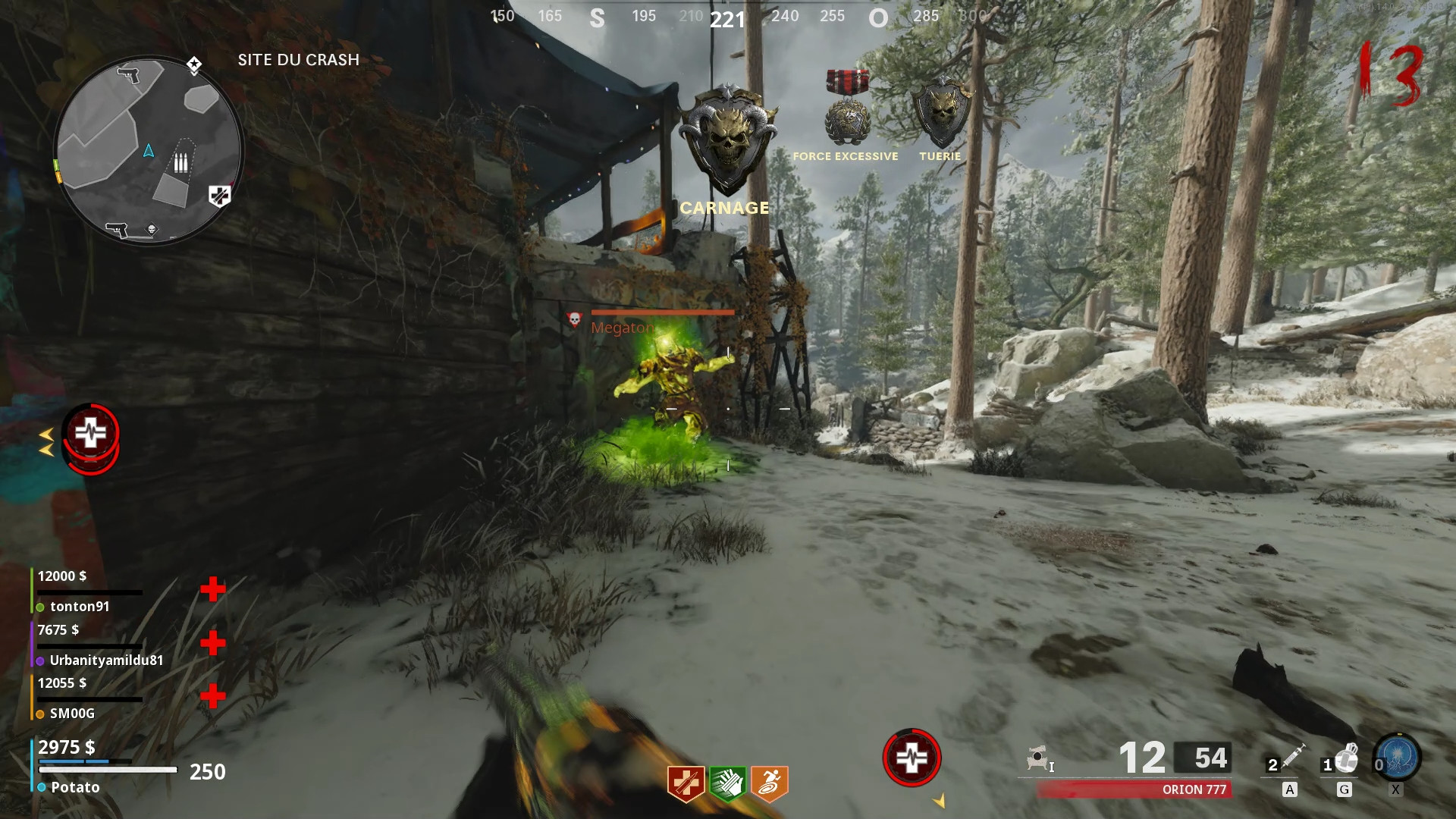Click the ORION 777 weapon name bar
1456x819 pixels.
click(1134, 789)
